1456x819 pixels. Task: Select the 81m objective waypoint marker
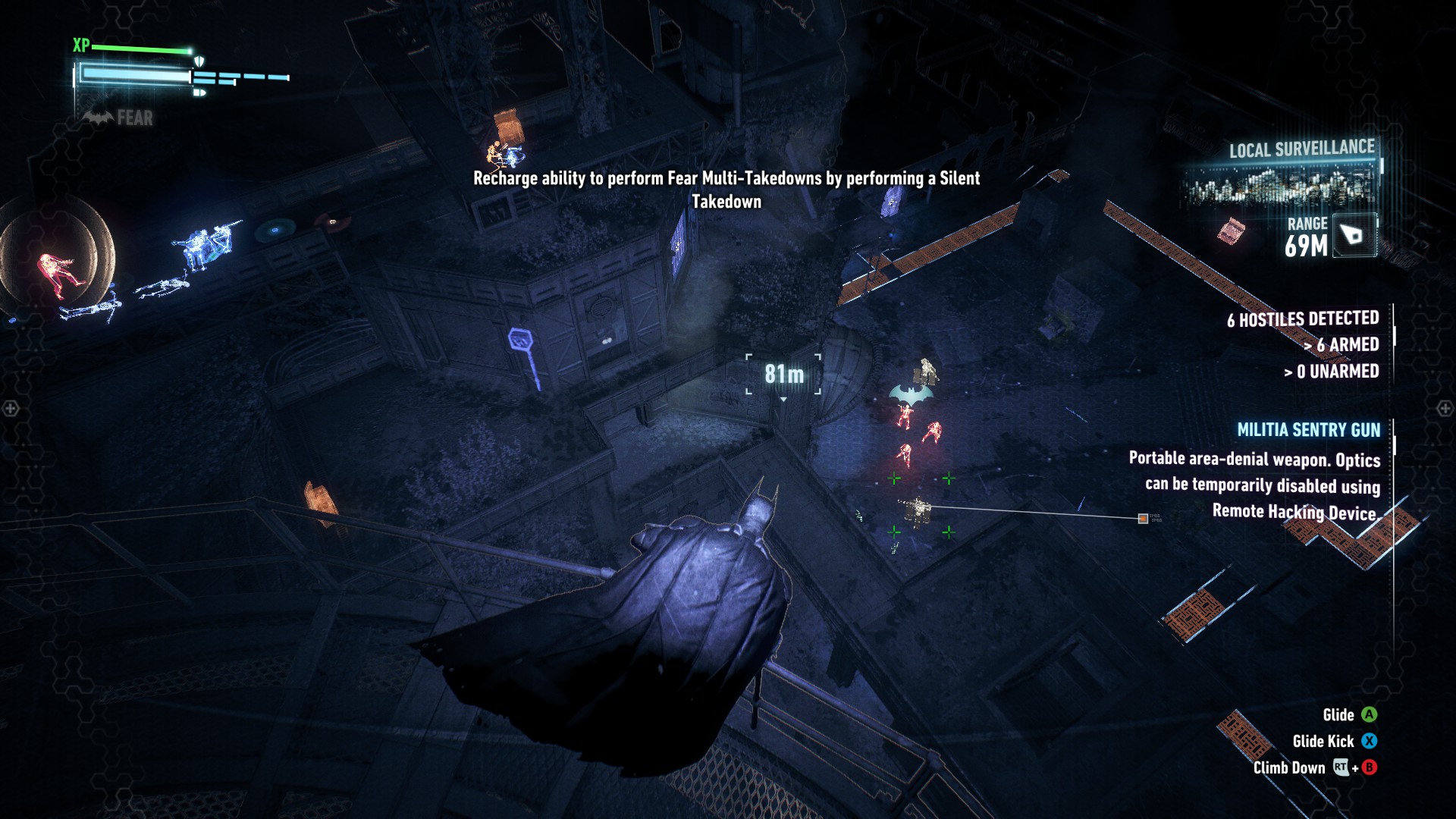click(783, 374)
